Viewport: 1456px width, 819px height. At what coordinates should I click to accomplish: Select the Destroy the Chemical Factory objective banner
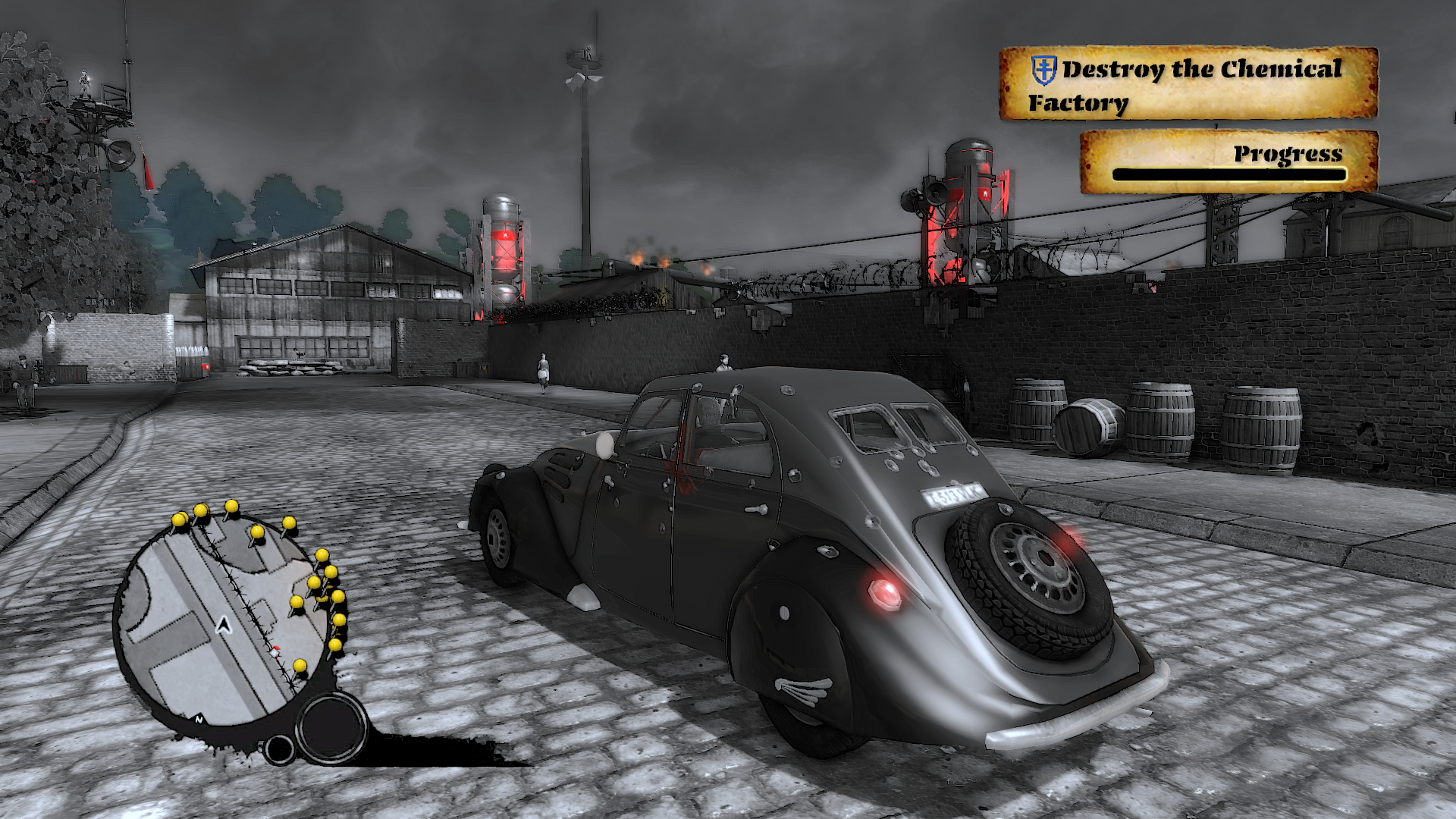(1188, 83)
